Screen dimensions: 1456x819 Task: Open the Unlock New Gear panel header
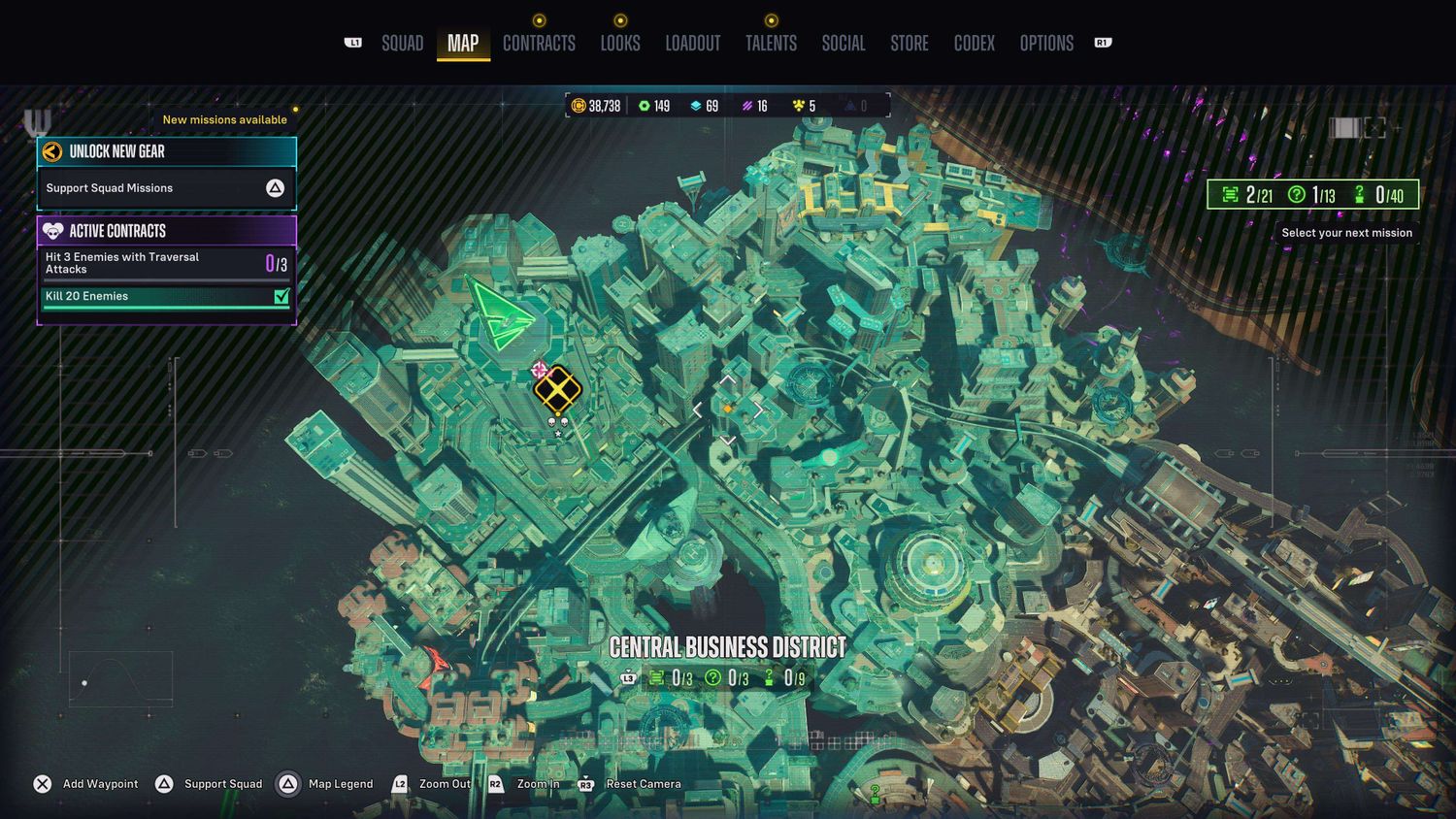(166, 151)
